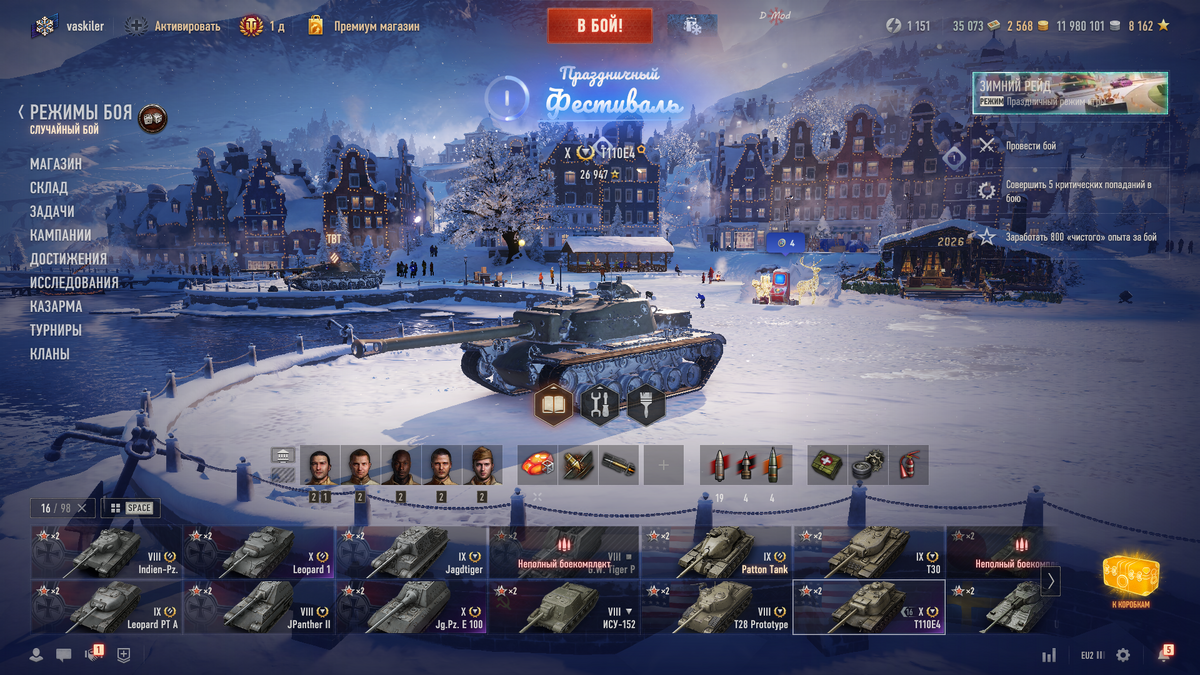Image resolution: width=1200 pixels, height=675 pixels.
Task: Choose the Jg.Pz. E 100 tank
Action: click(412, 608)
